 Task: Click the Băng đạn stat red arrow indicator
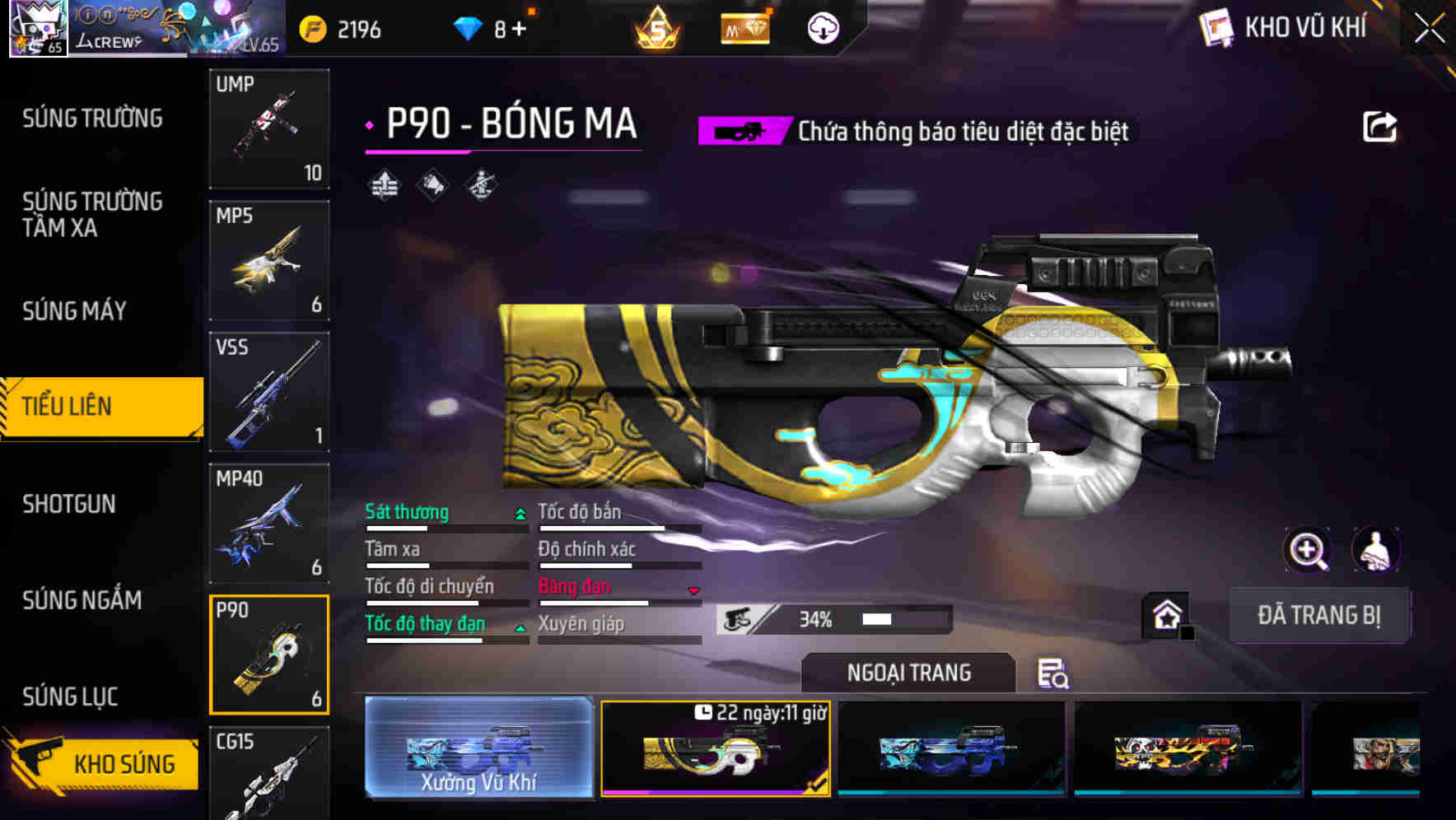[x=693, y=589]
